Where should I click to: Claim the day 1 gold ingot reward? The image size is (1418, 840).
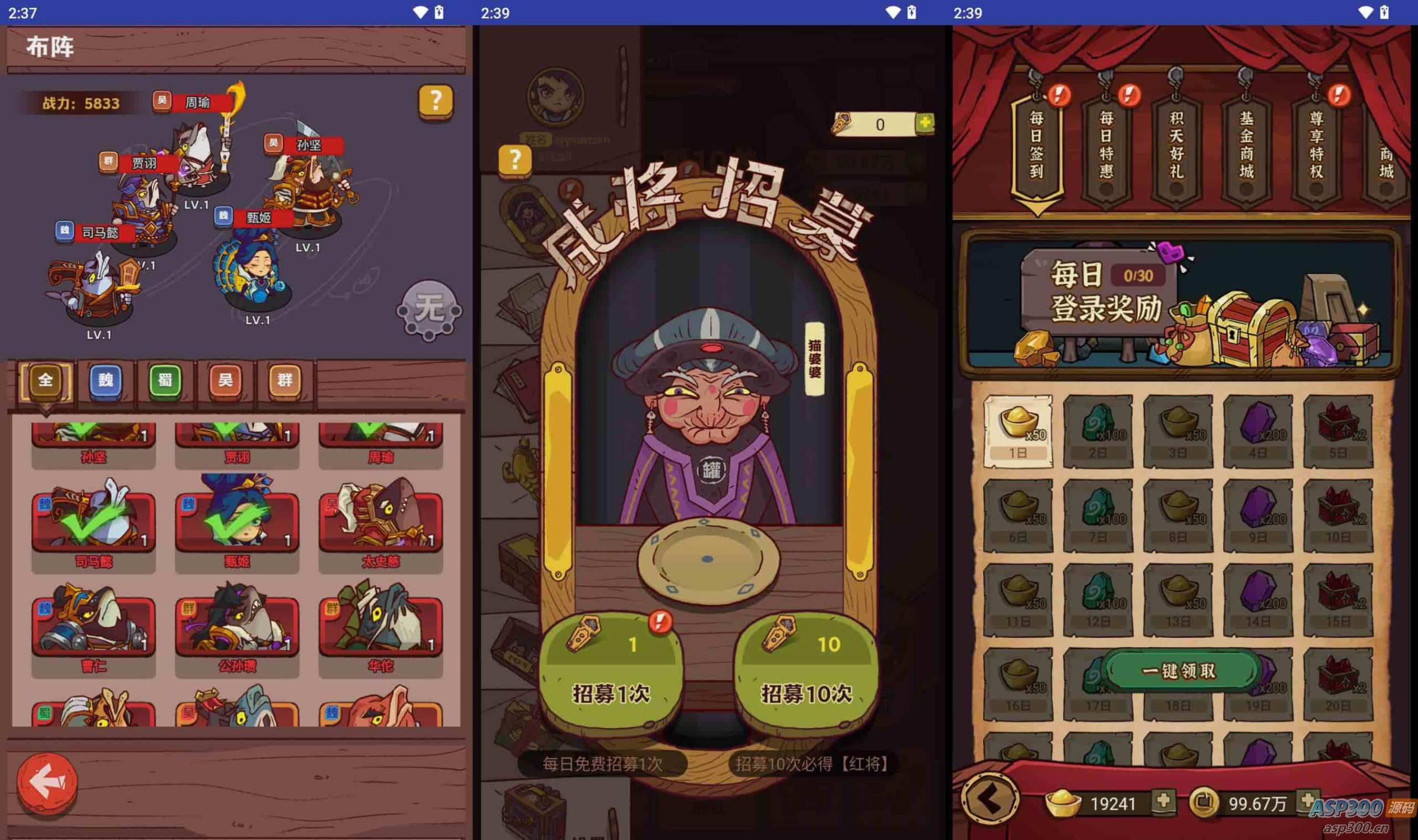coord(1018,431)
